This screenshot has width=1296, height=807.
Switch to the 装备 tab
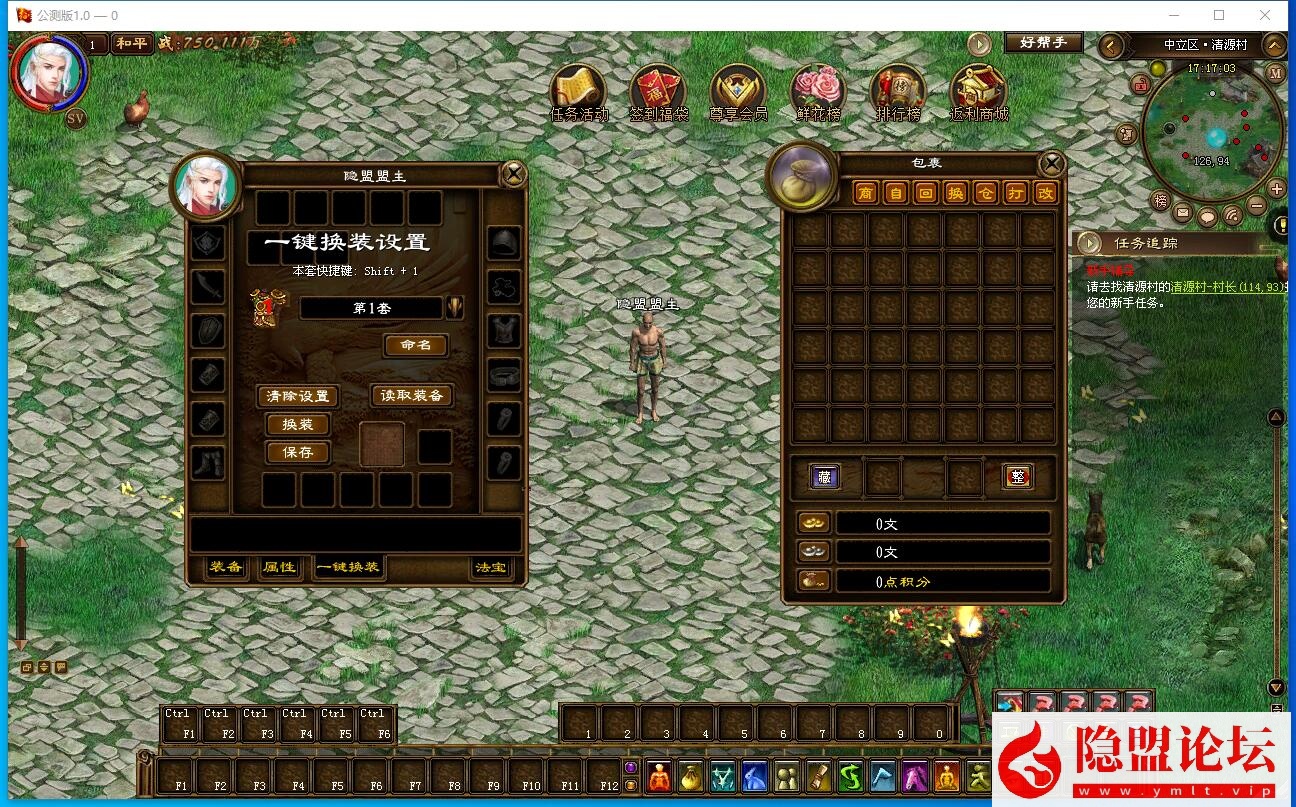coord(226,567)
